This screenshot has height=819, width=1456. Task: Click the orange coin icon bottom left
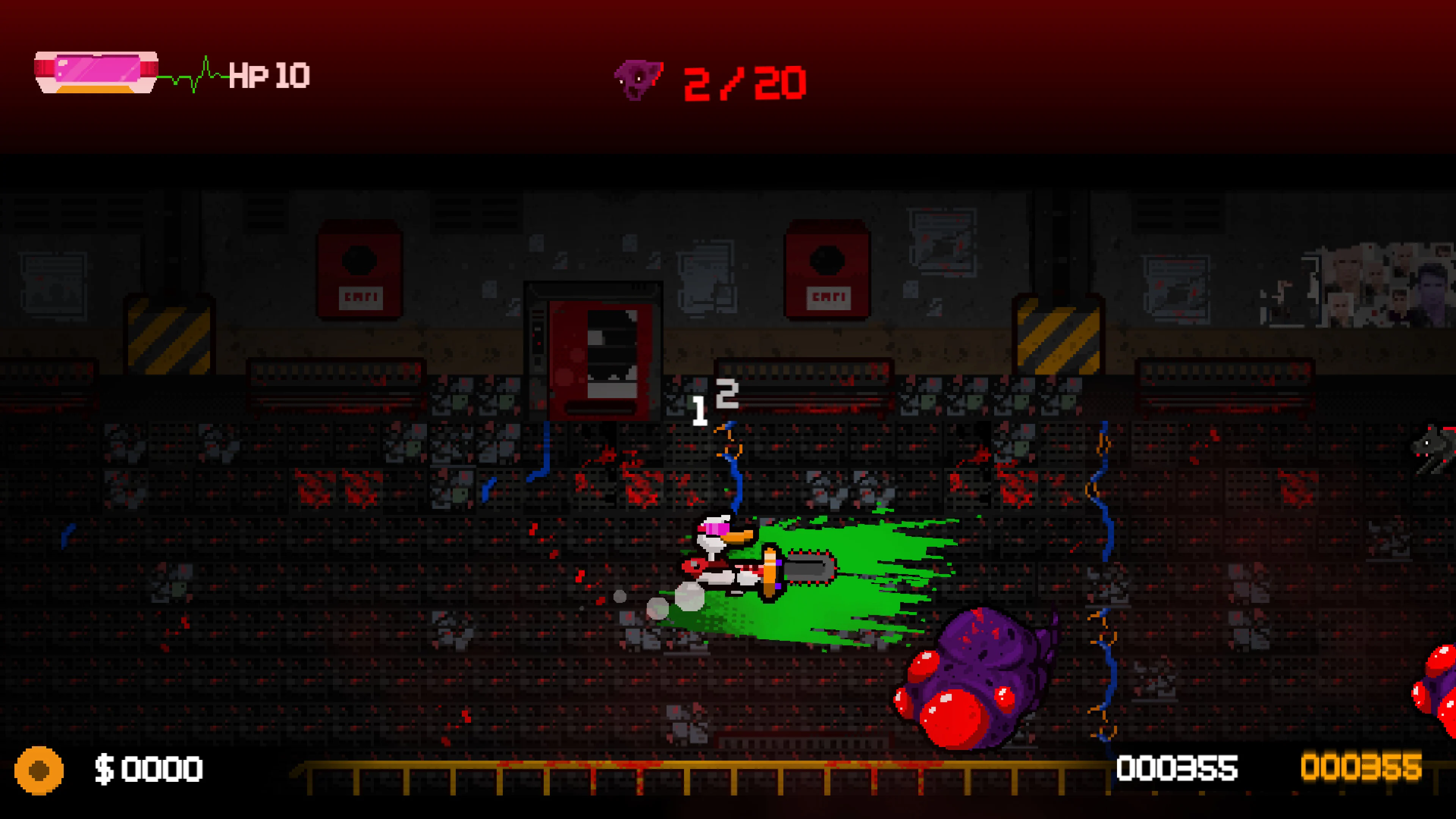point(39,770)
